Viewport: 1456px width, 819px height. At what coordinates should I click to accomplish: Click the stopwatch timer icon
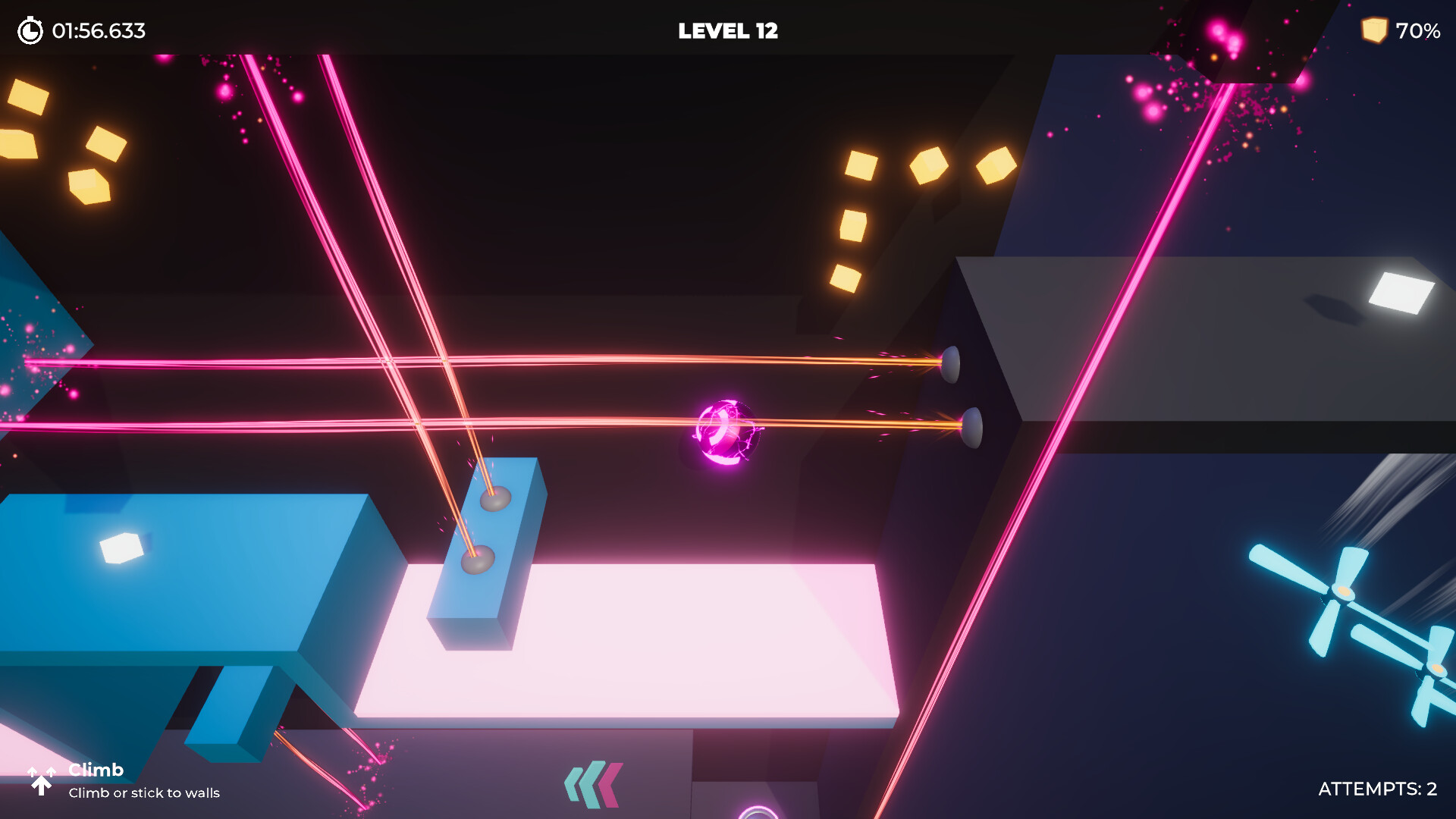29,31
